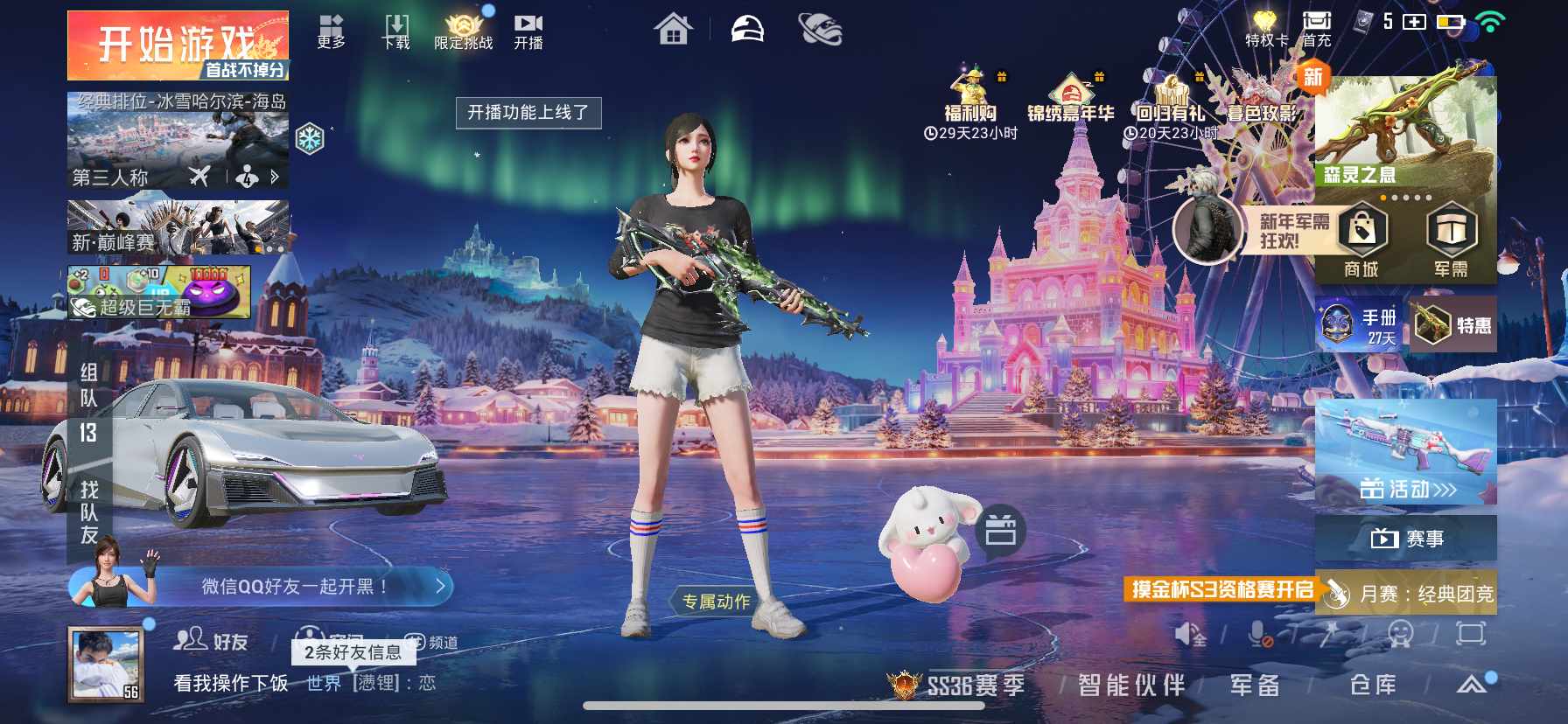Image resolution: width=1568 pixels, height=724 pixels.
Task: Switch to the 仓库 tab
Action: [x=1374, y=686]
